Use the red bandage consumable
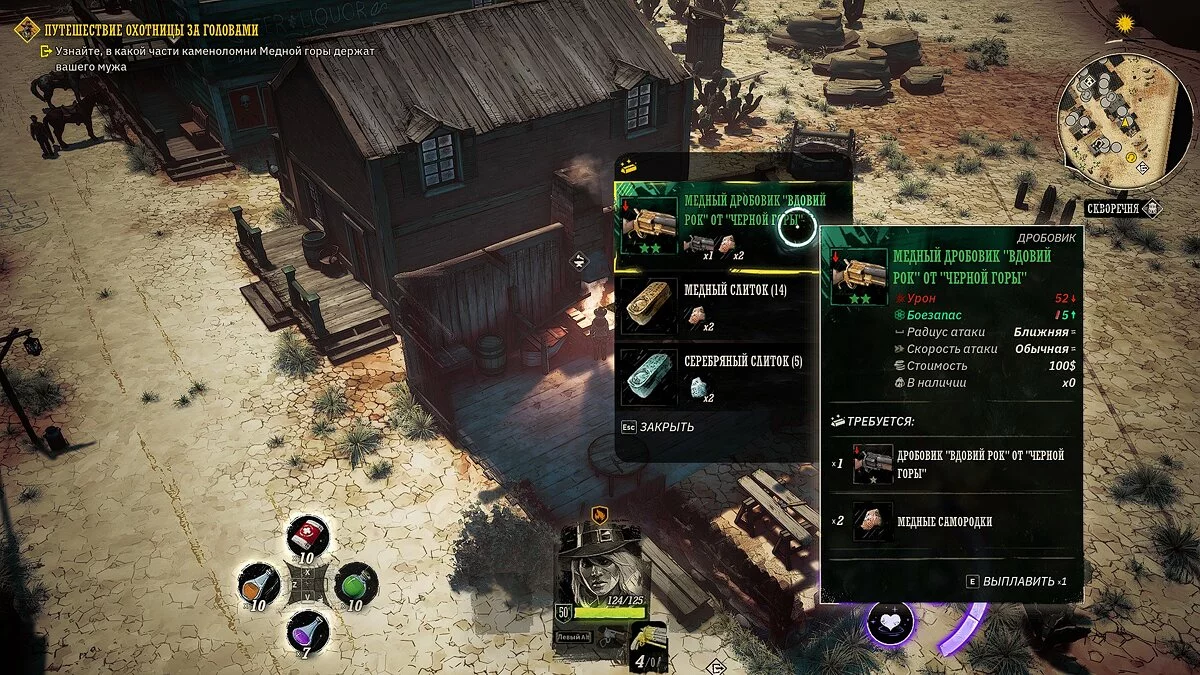1200x675 pixels. point(306,538)
